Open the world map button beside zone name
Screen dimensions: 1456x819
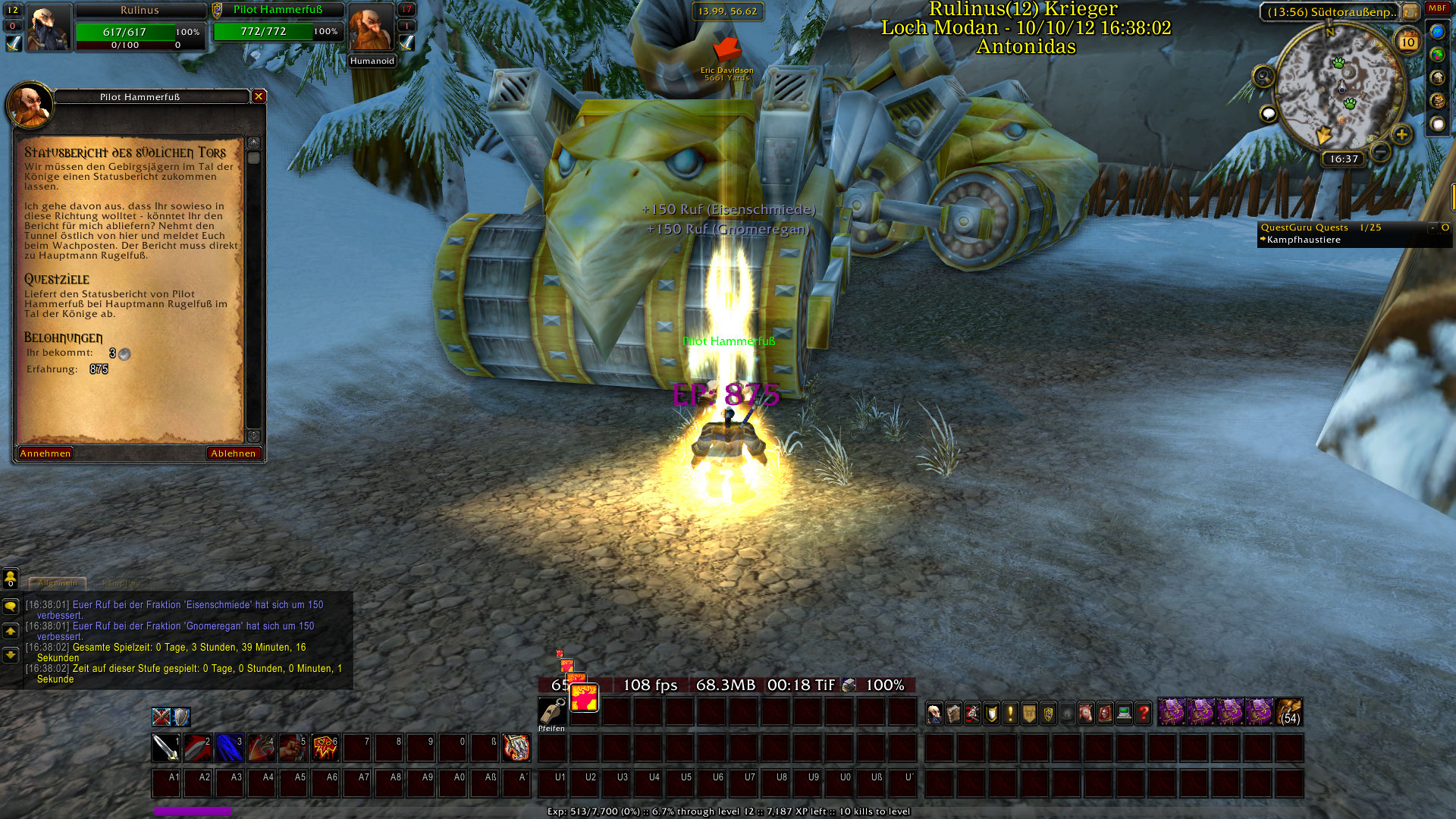pyautogui.click(x=1410, y=12)
